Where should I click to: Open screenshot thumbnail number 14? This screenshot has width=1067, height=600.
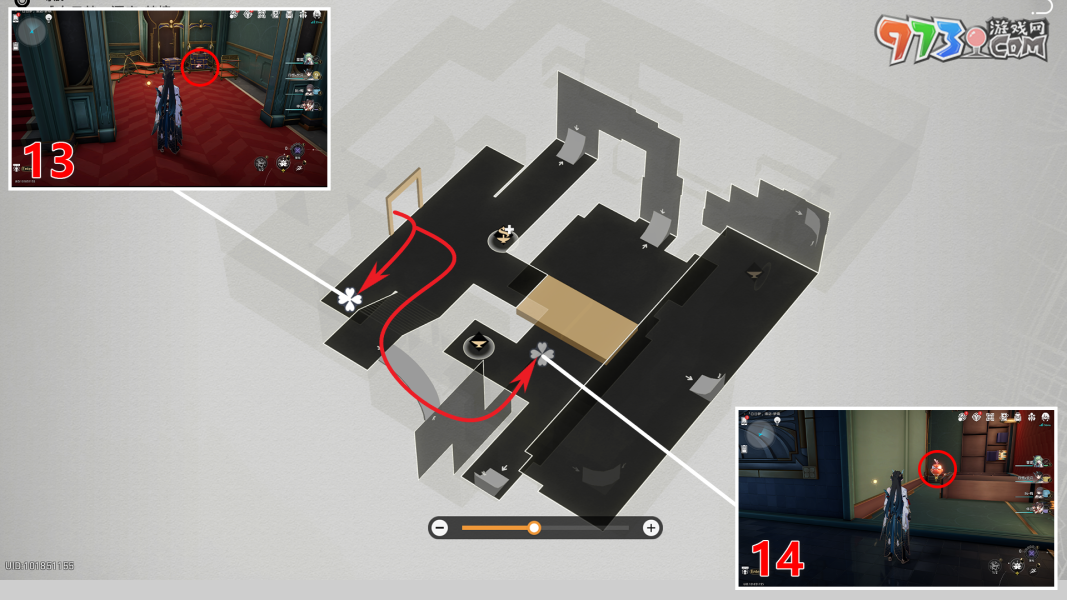[x=896, y=497]
